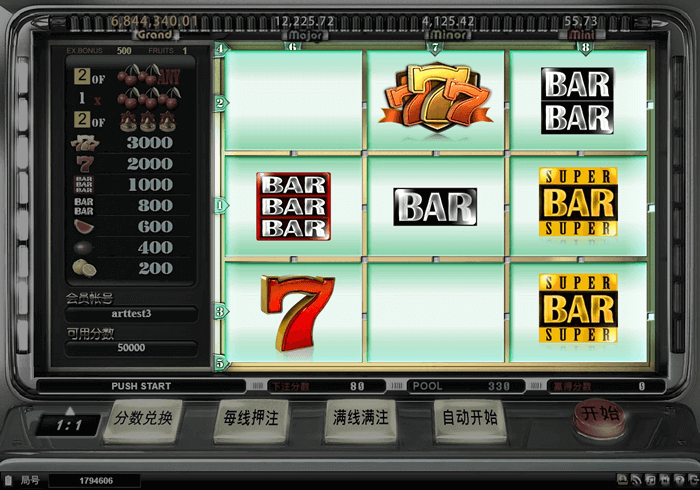Select the 每线押注 bet per line button

click(x=252, y=418)
